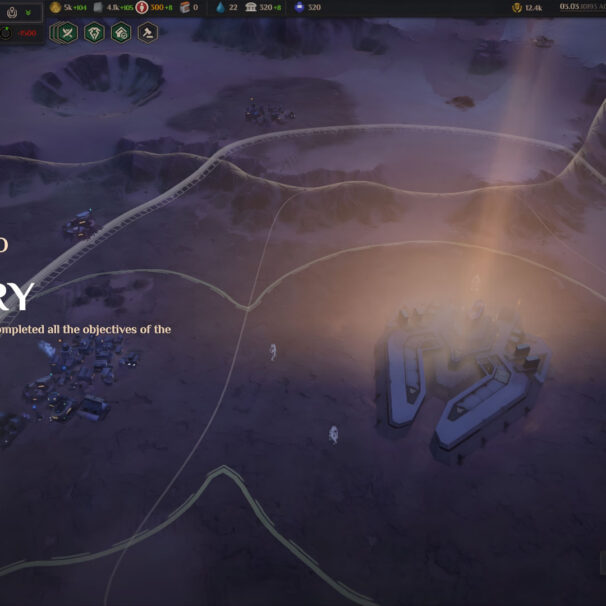Click the gavel hexagon icon
The image size is (606, 606).
(147, 32)
